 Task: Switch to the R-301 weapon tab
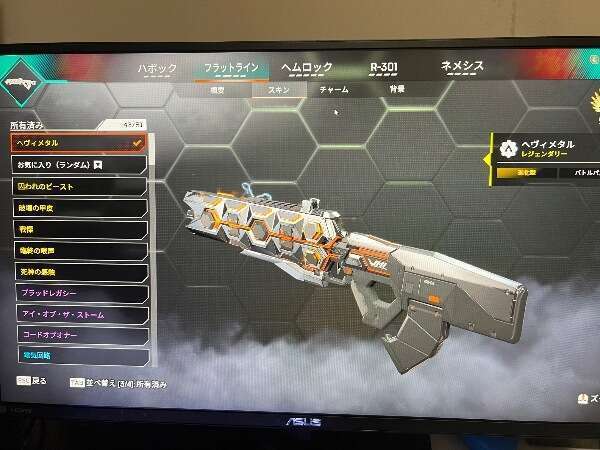383,67
